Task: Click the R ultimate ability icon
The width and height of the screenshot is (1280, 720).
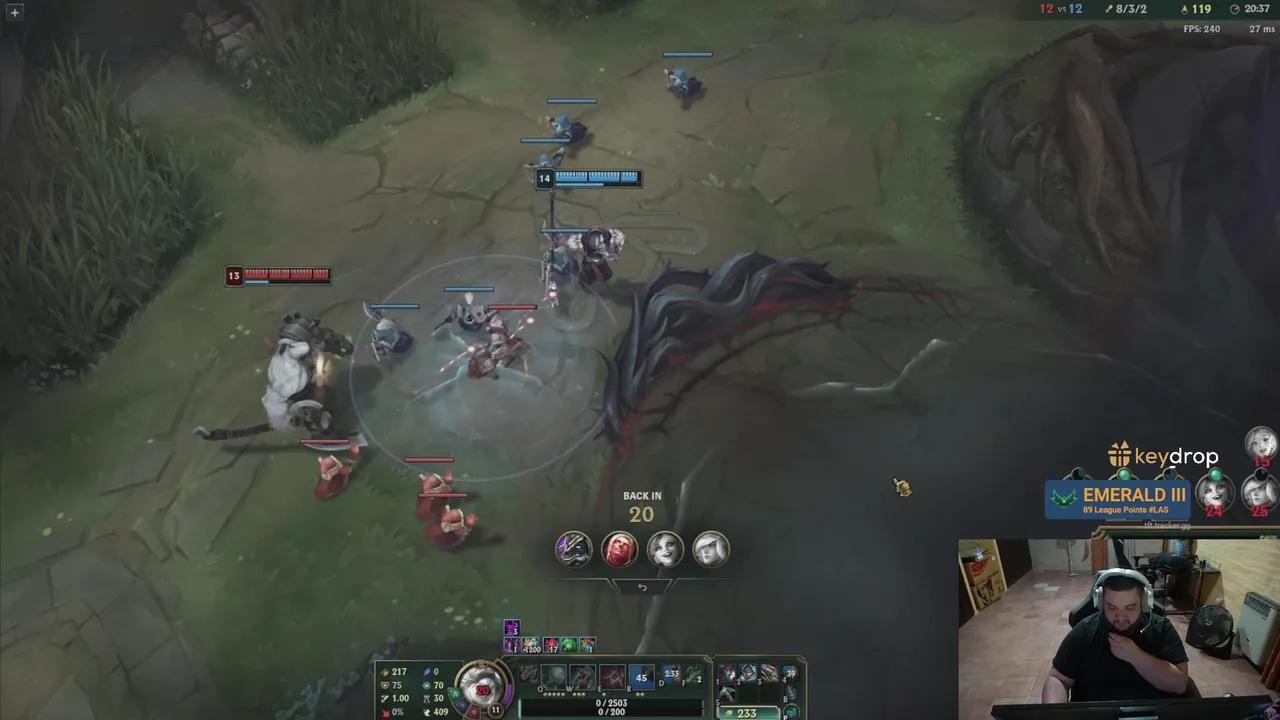Action: point(641,676)
